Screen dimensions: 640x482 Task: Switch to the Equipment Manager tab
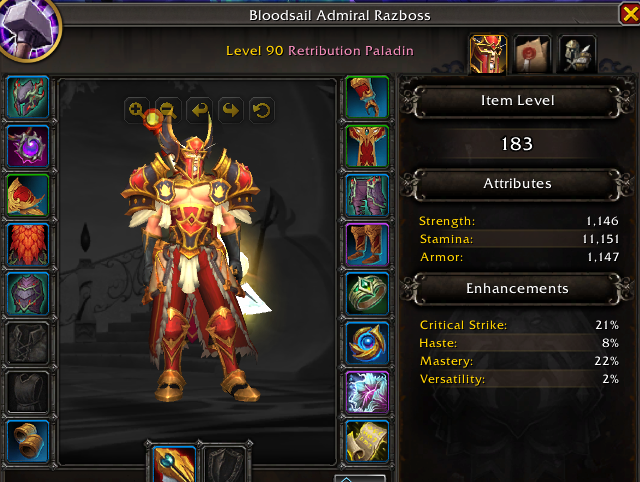click(x=577, y=53)
